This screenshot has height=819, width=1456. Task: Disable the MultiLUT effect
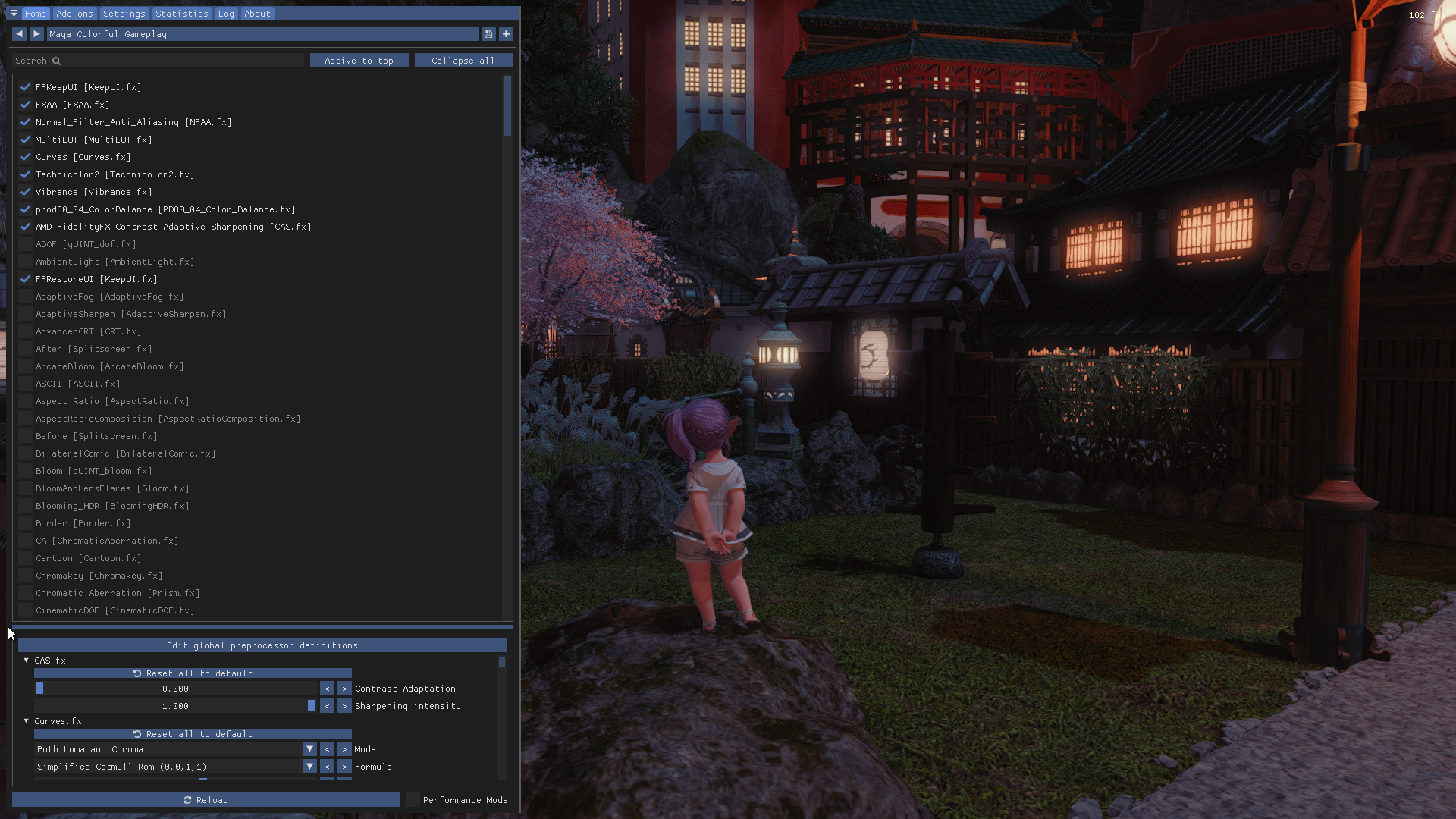click(x=25, y=140)
